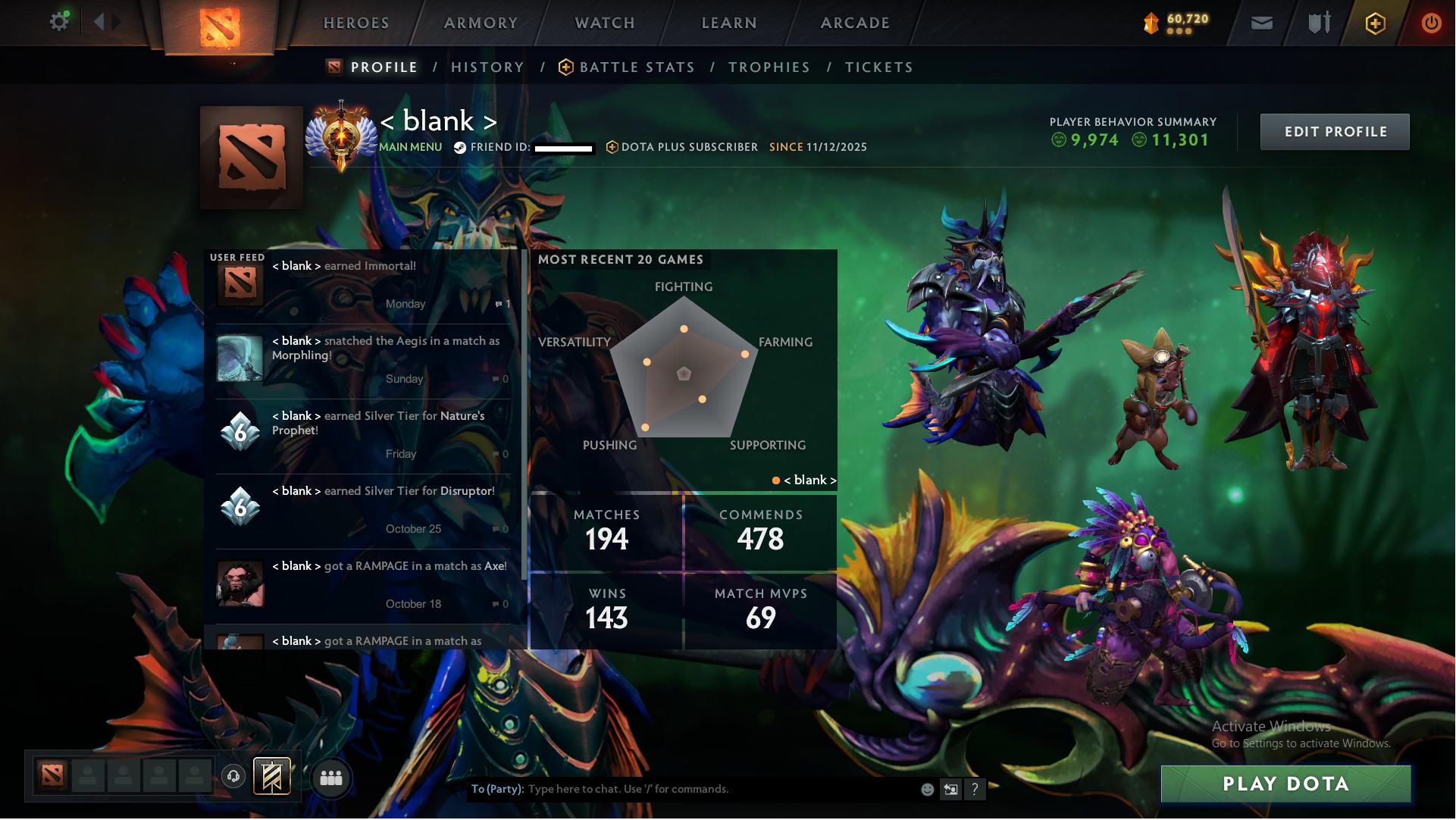Open the Dota Plus subscription icon top right
This screenshot has width=1456, height=820.
[1376, 23]
